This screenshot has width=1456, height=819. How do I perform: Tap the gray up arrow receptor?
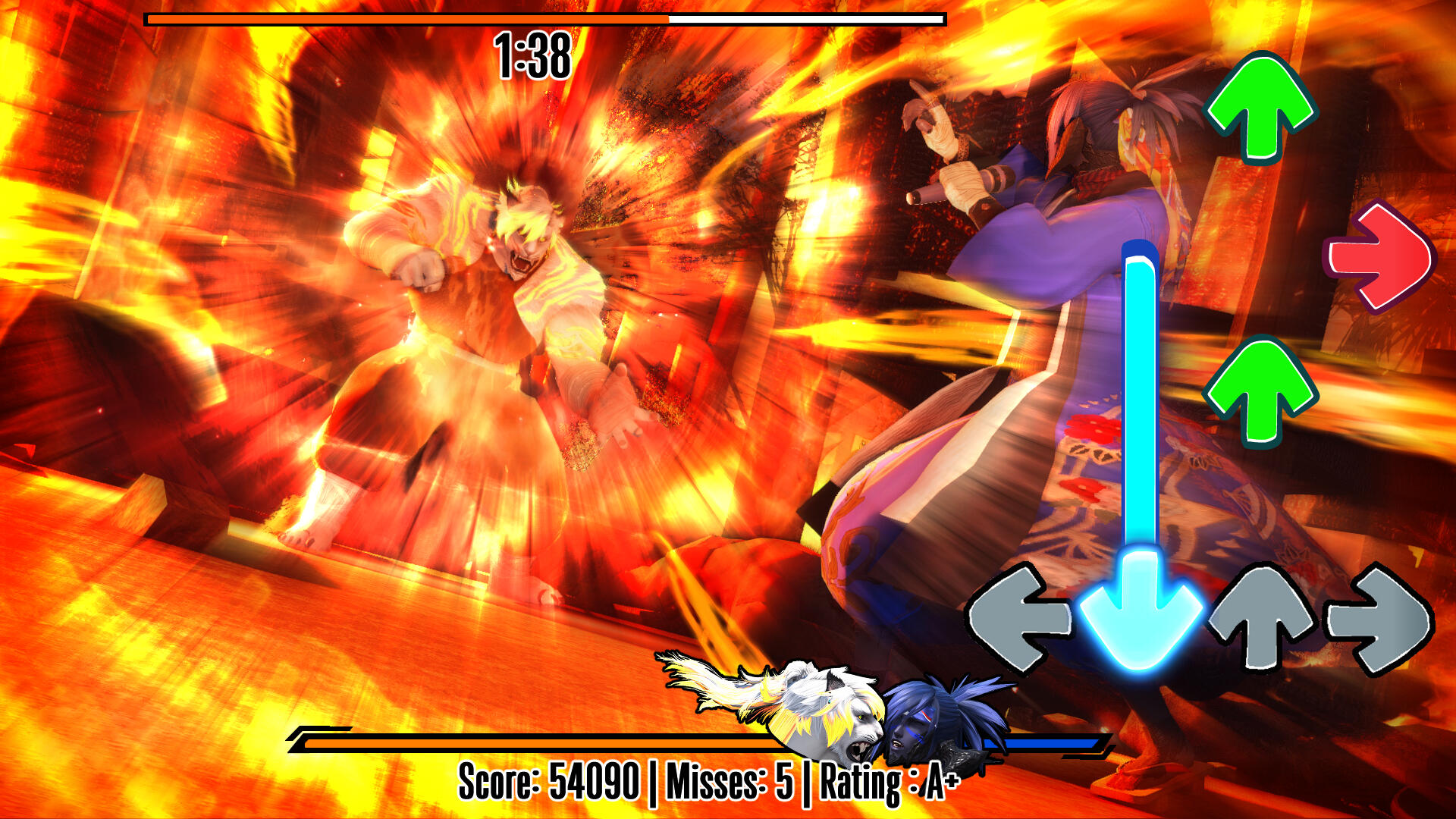point(1262,614)
